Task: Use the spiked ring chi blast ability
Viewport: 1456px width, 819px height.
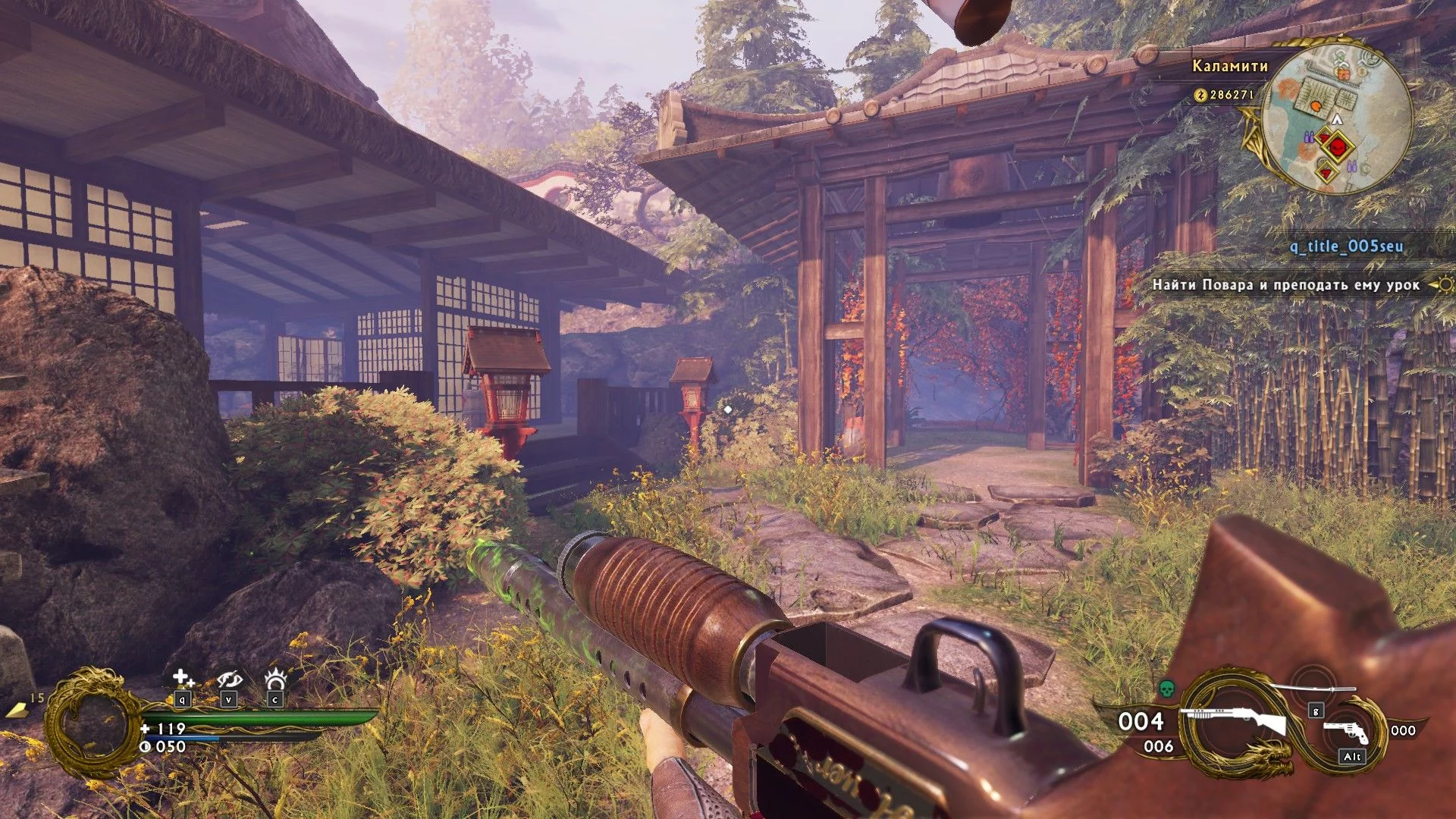Action: click(275, 677)
